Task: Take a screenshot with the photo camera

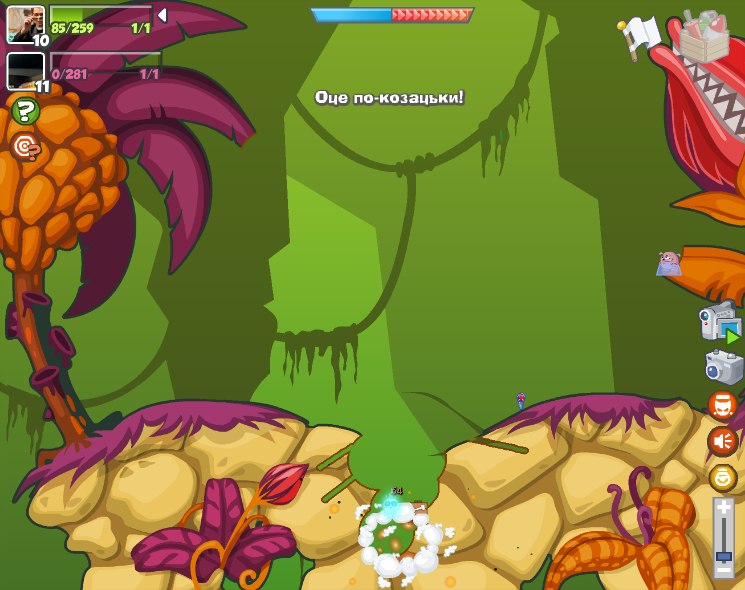Action: point(723,366)
